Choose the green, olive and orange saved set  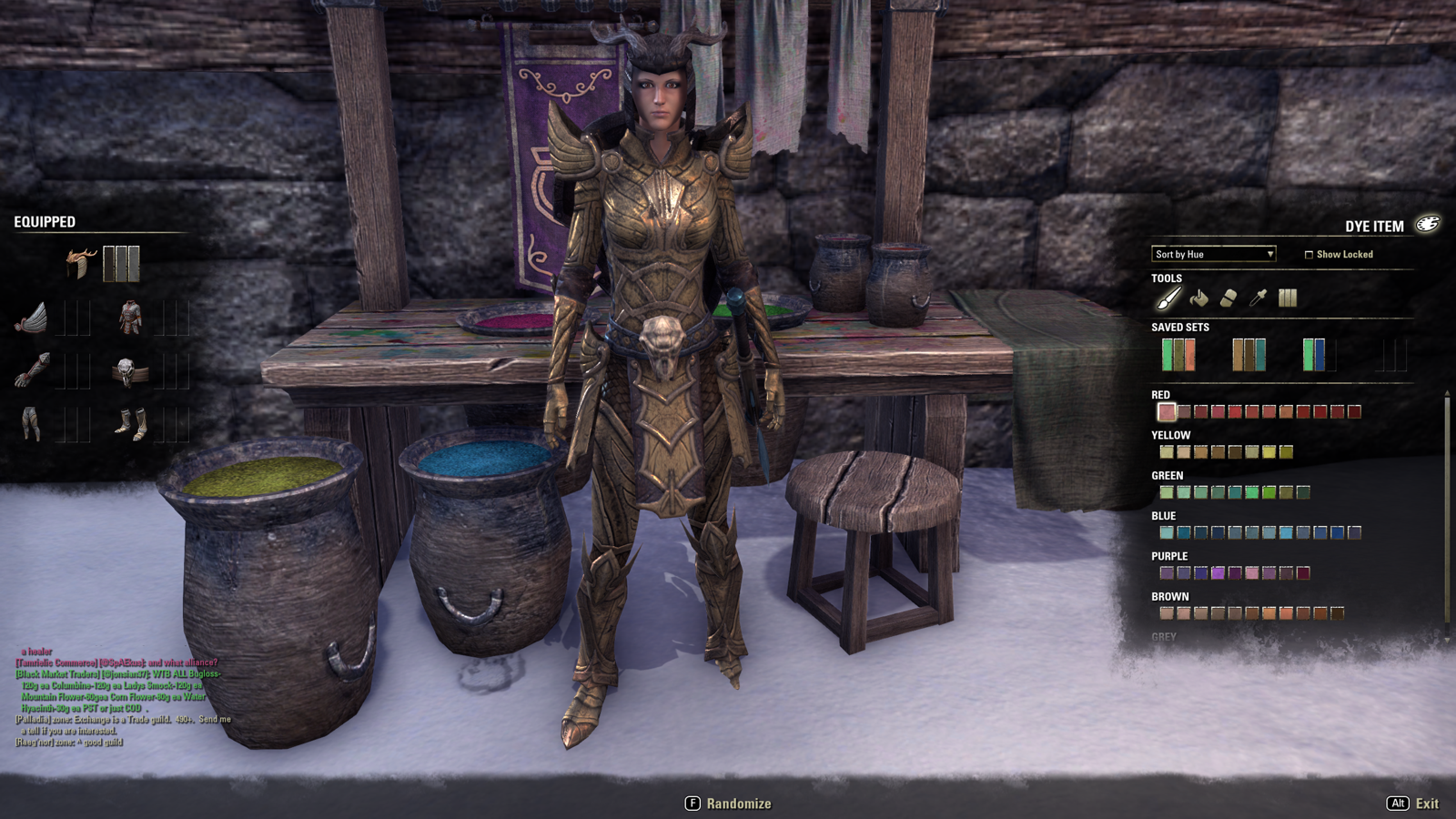coord(1178,355)
